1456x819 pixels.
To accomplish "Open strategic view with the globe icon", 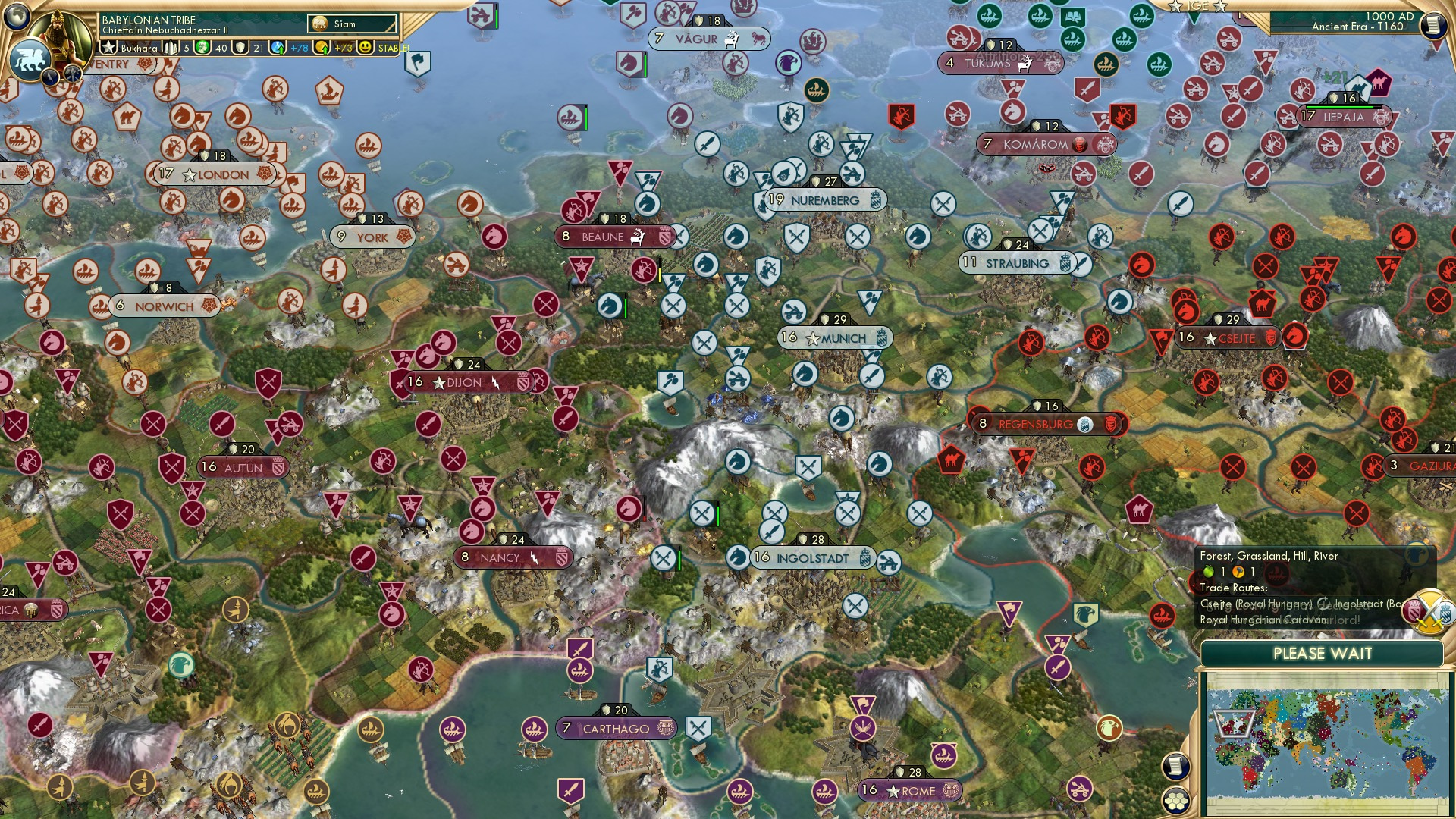I will (x=18, y=17).
